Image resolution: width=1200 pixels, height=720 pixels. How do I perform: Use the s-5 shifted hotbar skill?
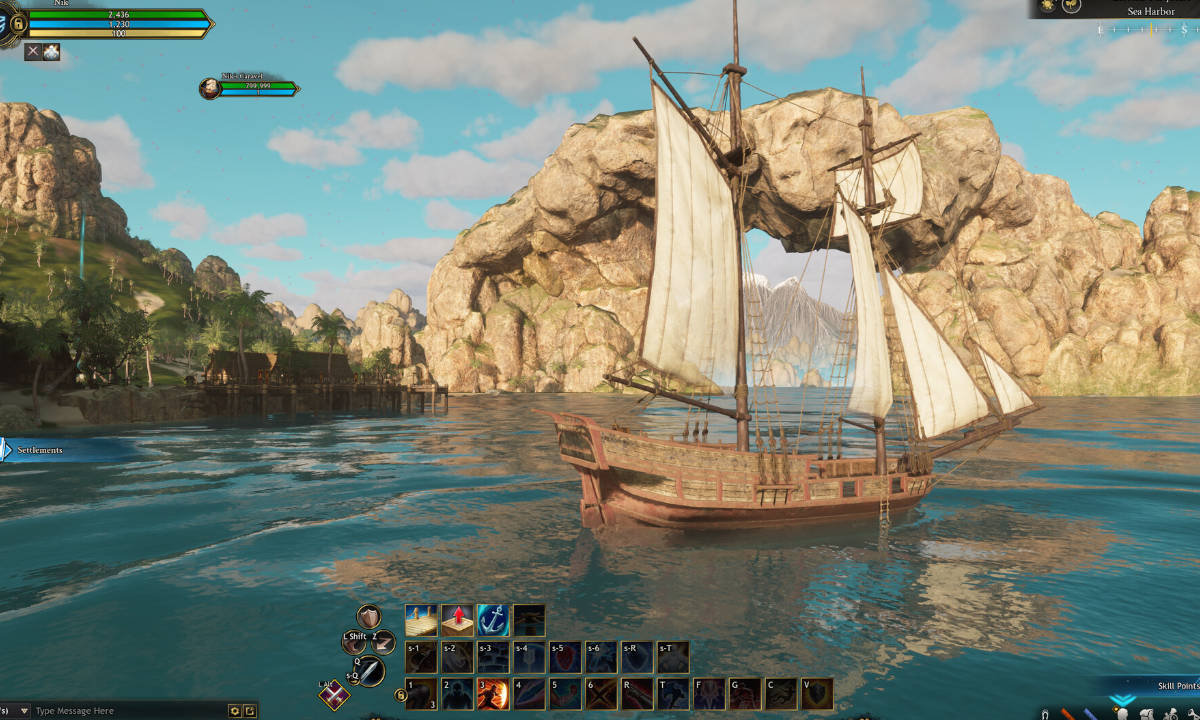pos(565,657)
